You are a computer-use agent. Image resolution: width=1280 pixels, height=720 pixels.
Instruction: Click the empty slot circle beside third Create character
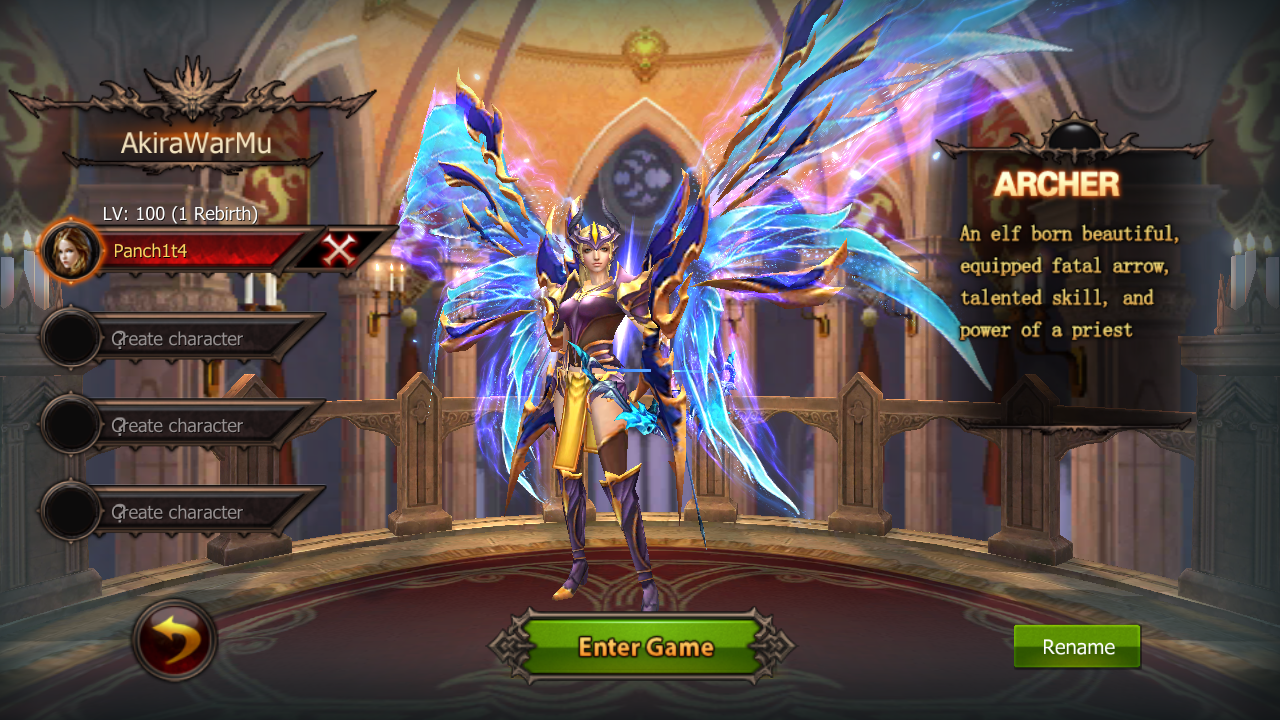click(x=70, y=512)
